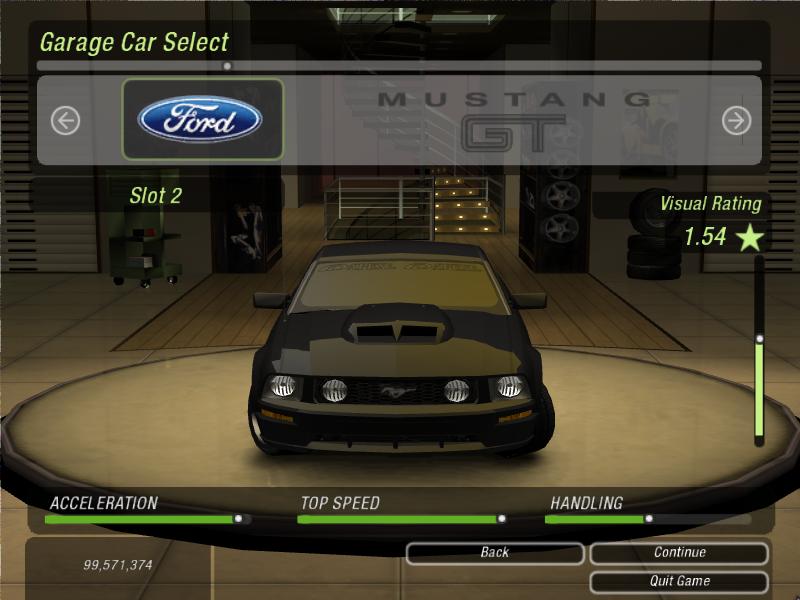Select the Ford logo car tile

click(x=202, y=120)
